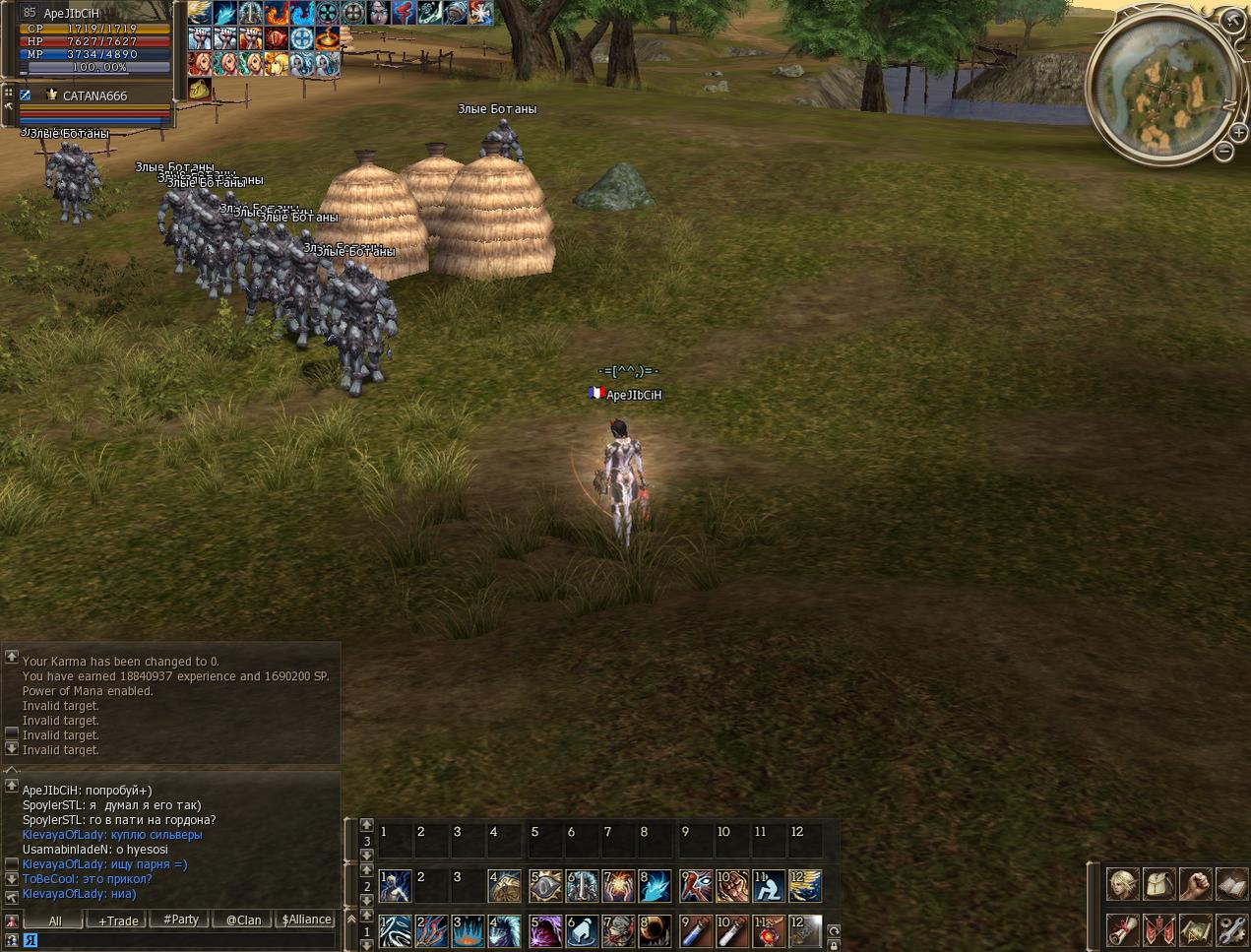Switch to the All chat tab
The height and width of the screenshot is (952, 1251).
click(55, 920)
